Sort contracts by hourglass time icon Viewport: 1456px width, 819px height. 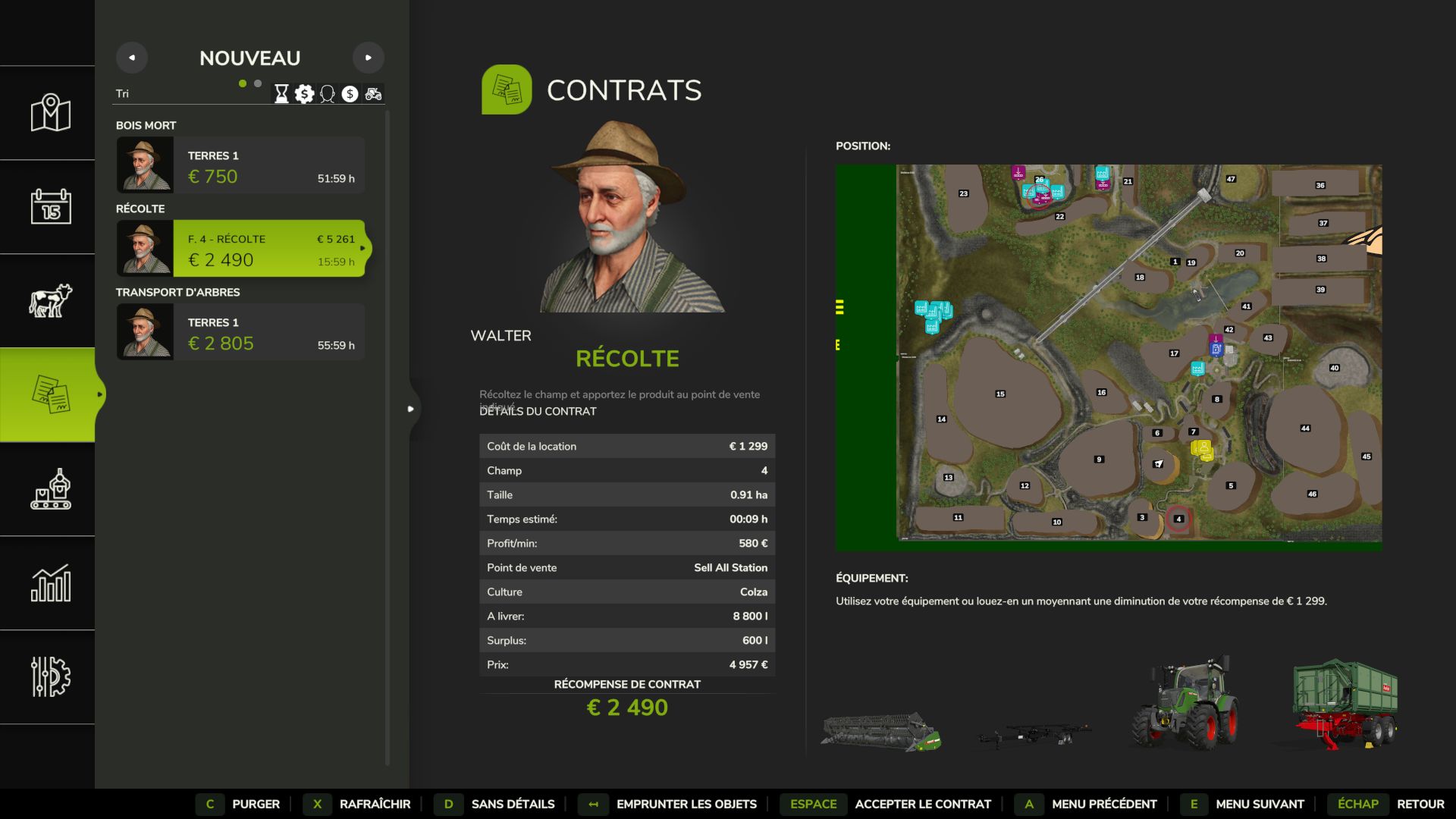(281, 94)
